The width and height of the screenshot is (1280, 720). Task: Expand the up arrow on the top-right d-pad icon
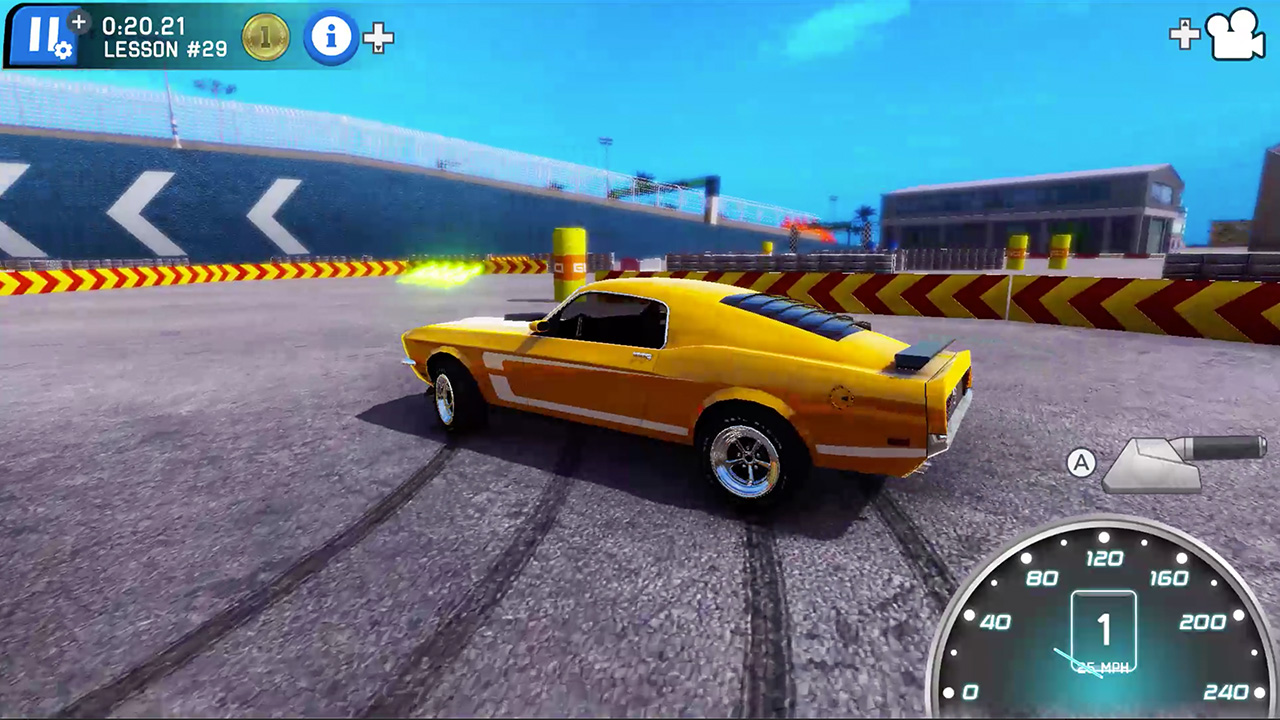1185,21
